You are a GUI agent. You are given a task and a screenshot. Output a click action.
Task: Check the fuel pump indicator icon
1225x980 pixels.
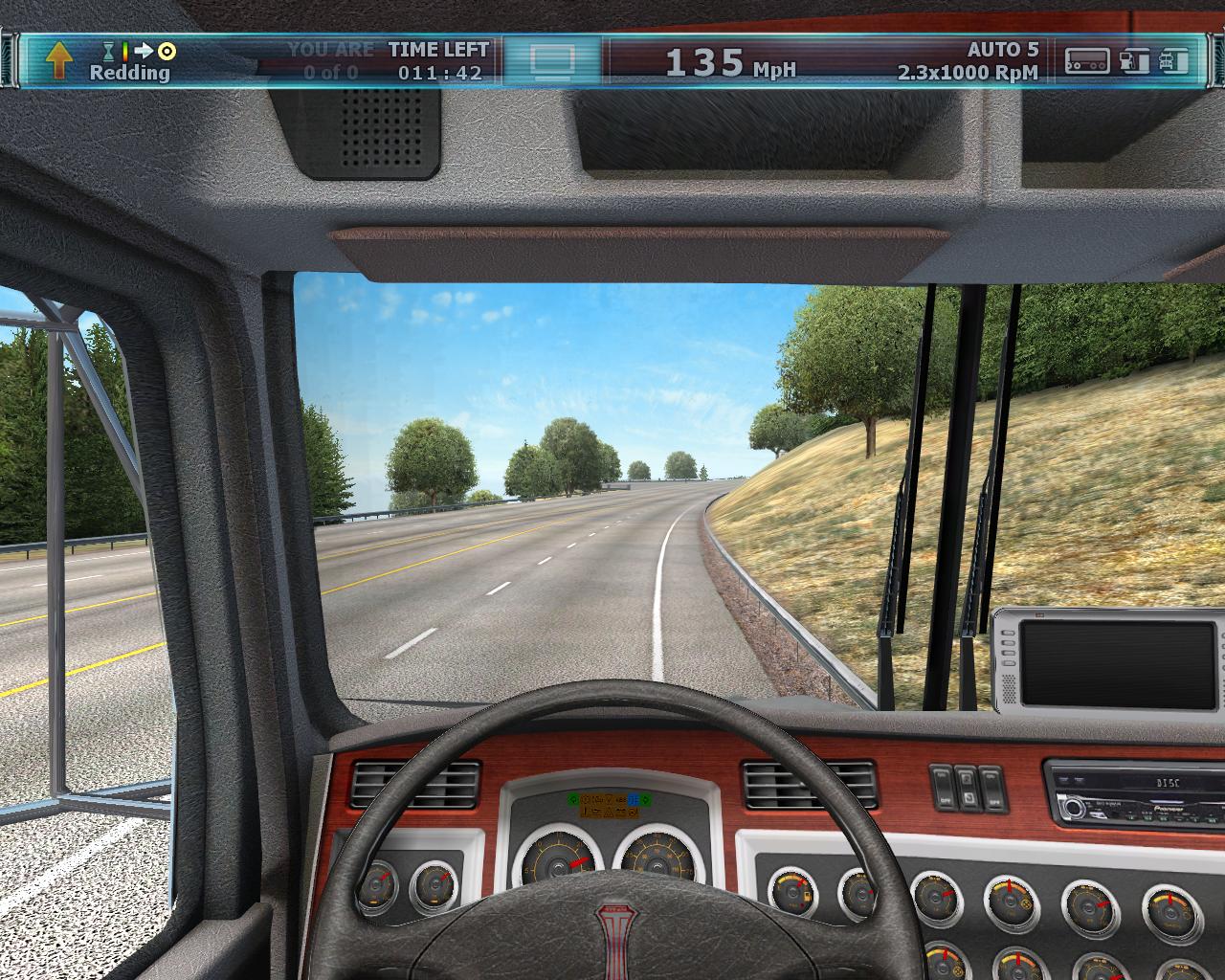click(1134, 60)
